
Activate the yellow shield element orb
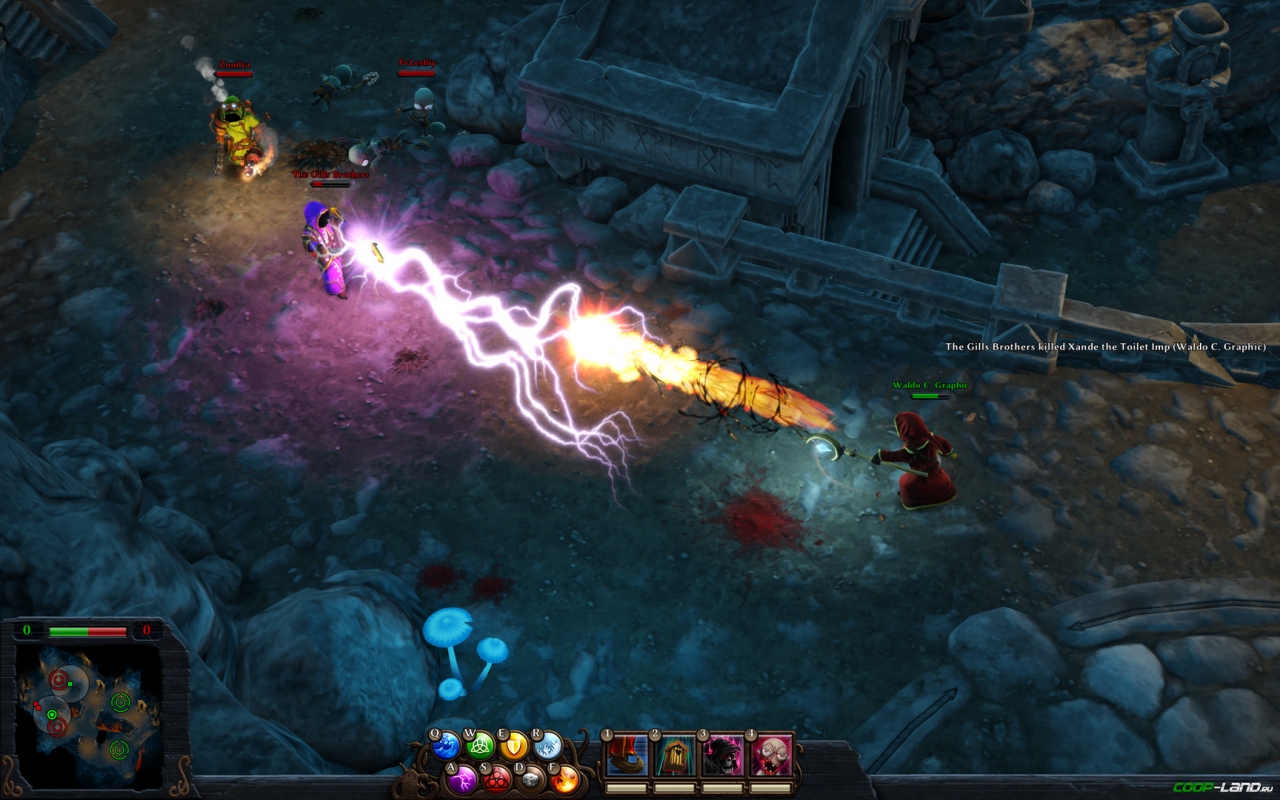[514, 746]
